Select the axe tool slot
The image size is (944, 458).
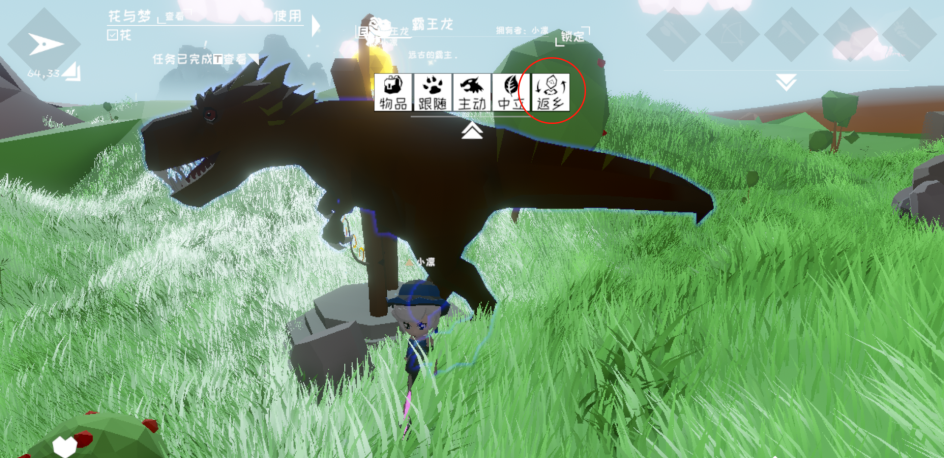(x=673, y=34)
